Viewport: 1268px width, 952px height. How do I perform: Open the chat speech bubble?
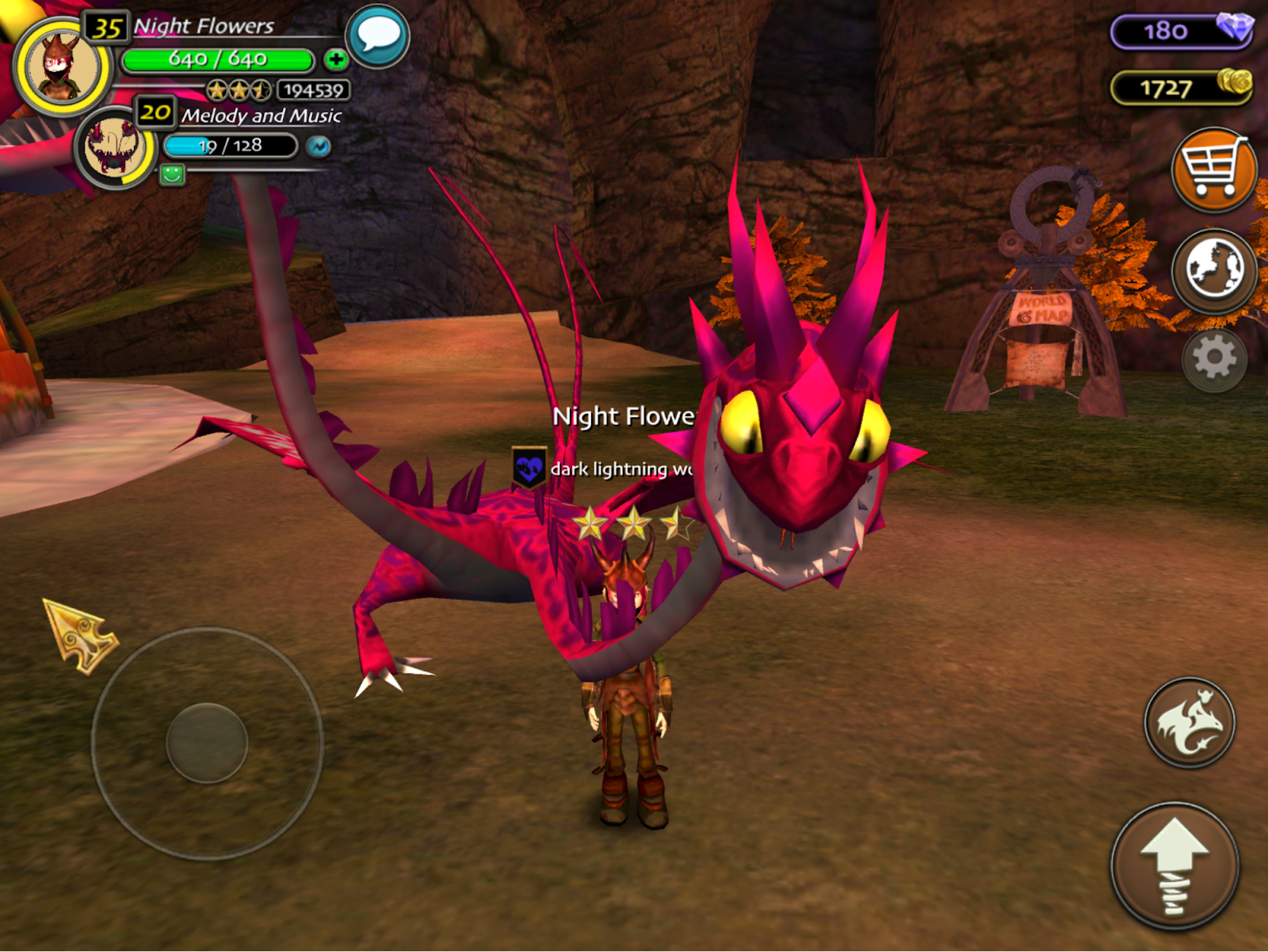tap(378, 36)
